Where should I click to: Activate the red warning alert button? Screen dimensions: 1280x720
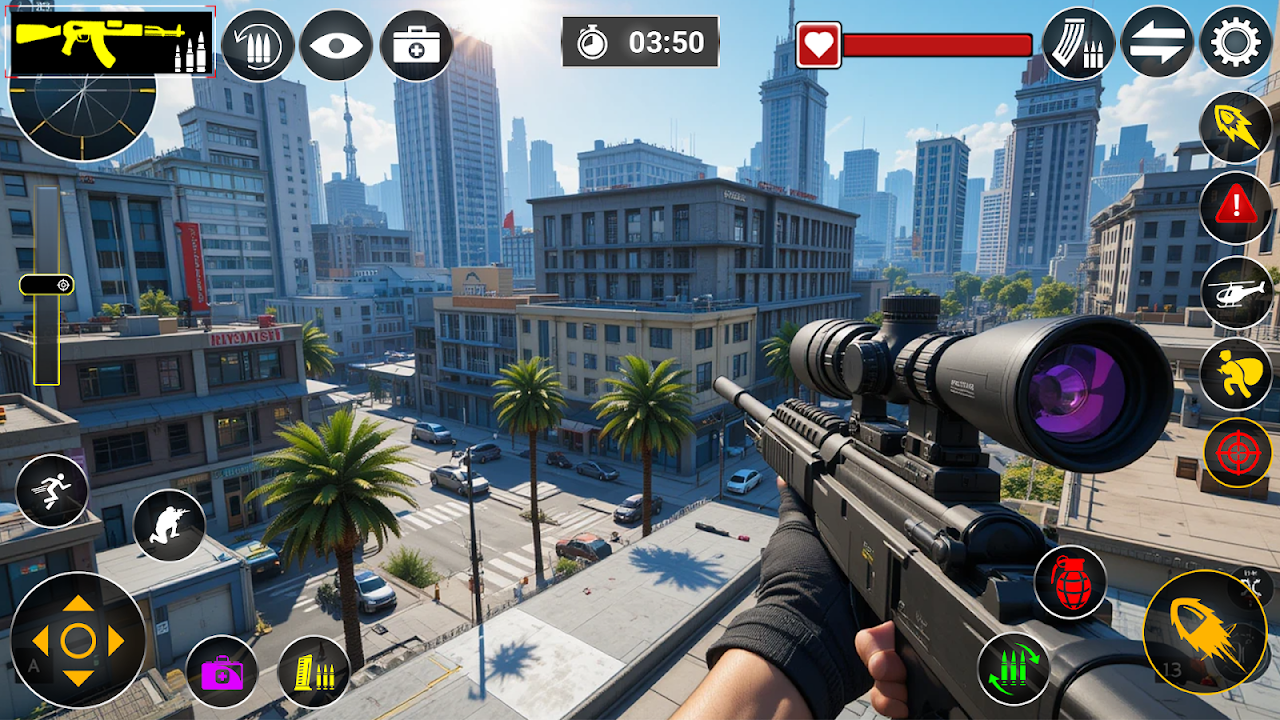[x=1236, y=207]
